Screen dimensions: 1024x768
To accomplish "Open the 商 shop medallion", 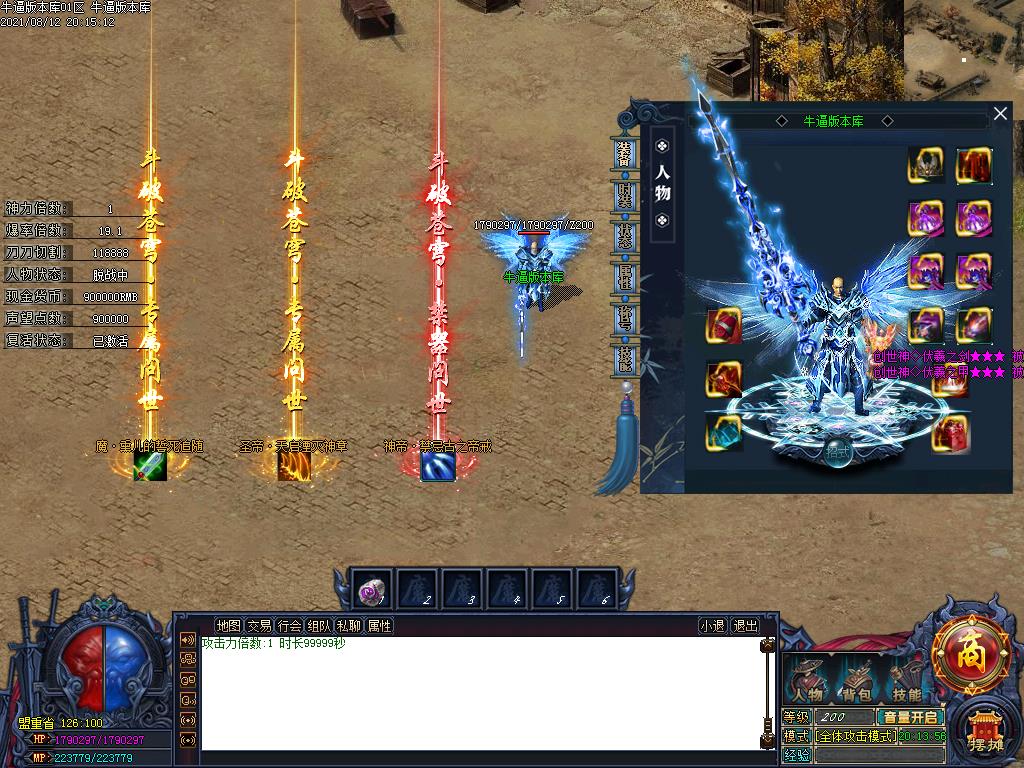I will click(970, 655).
